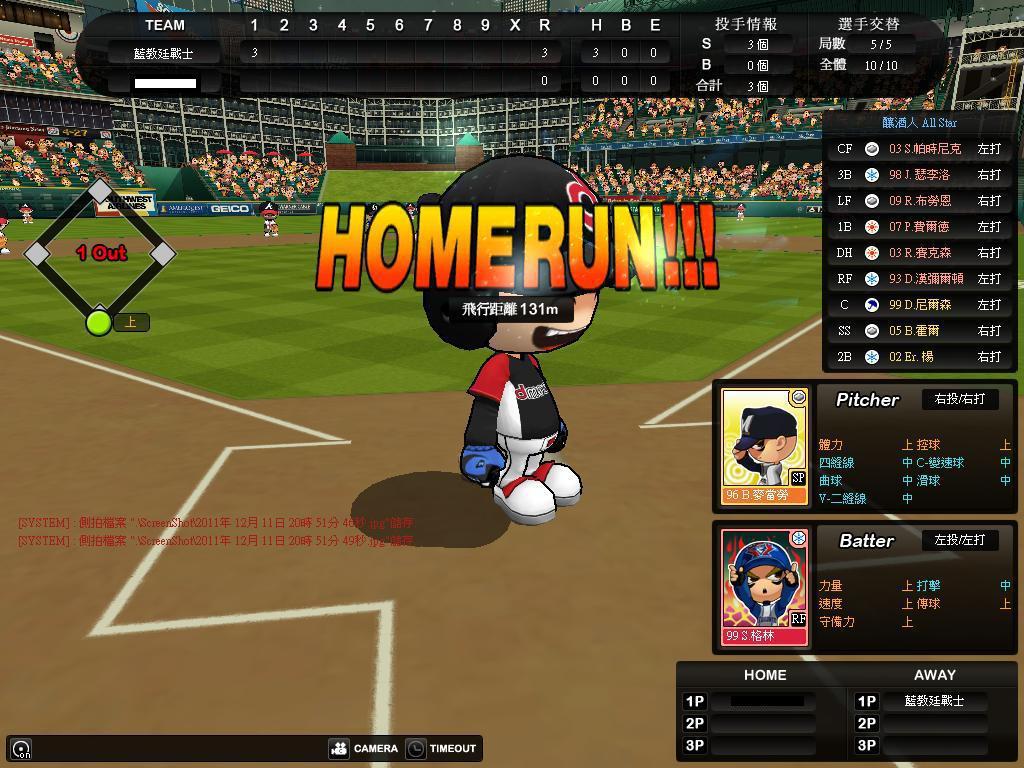
Task: Select 2B 02 Er.楊 lineup row
Action: click(x=920, y=357)
